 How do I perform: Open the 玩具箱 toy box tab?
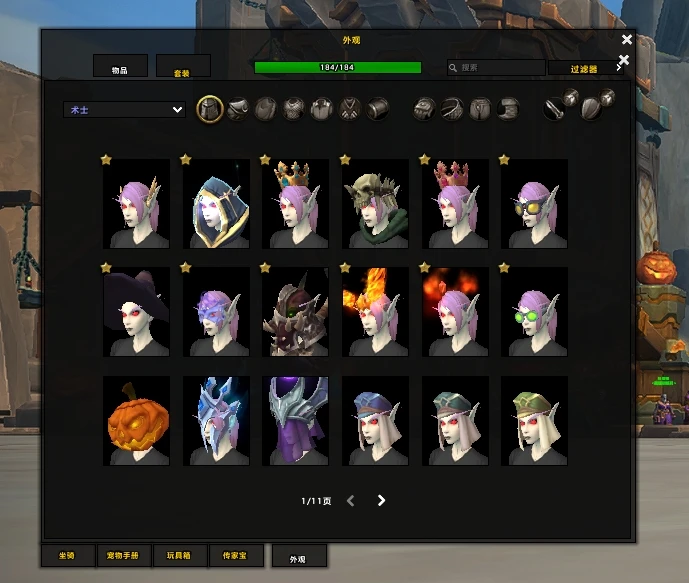click(x=180, y=555)
